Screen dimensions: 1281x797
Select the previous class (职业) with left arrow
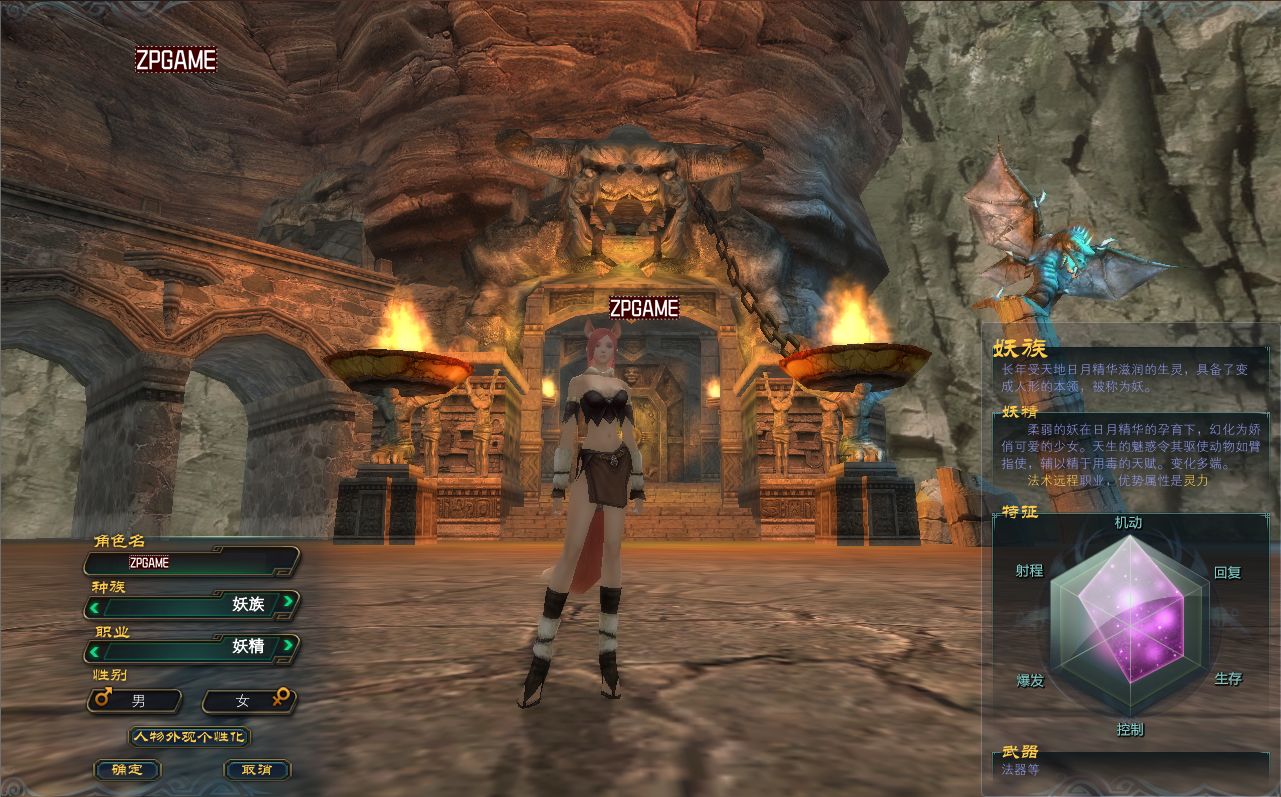[95, 651]
